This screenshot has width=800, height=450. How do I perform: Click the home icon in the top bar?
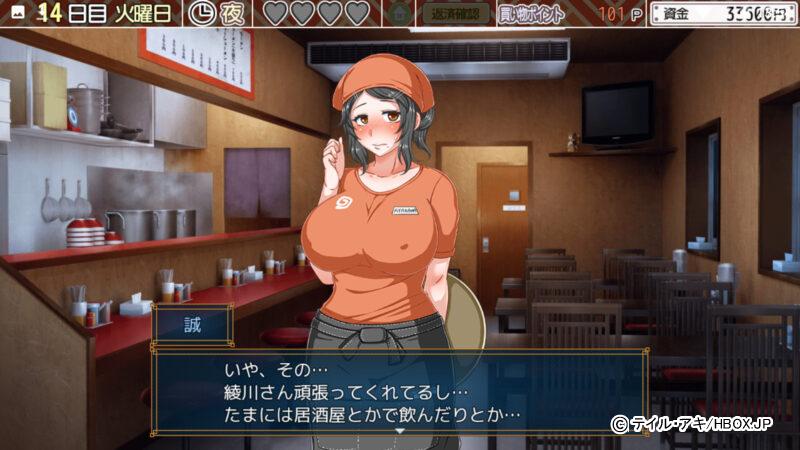(x=400, y=14)
